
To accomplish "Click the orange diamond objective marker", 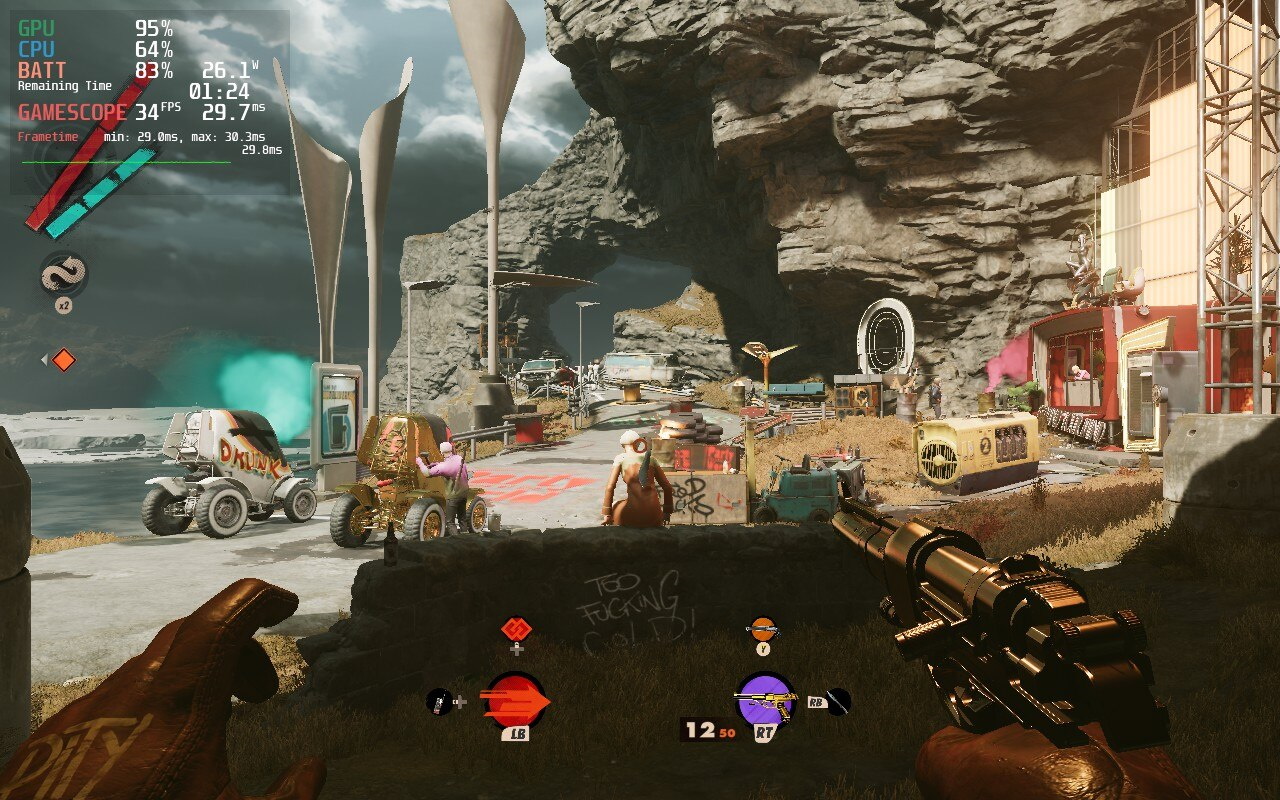I will 63,360.
